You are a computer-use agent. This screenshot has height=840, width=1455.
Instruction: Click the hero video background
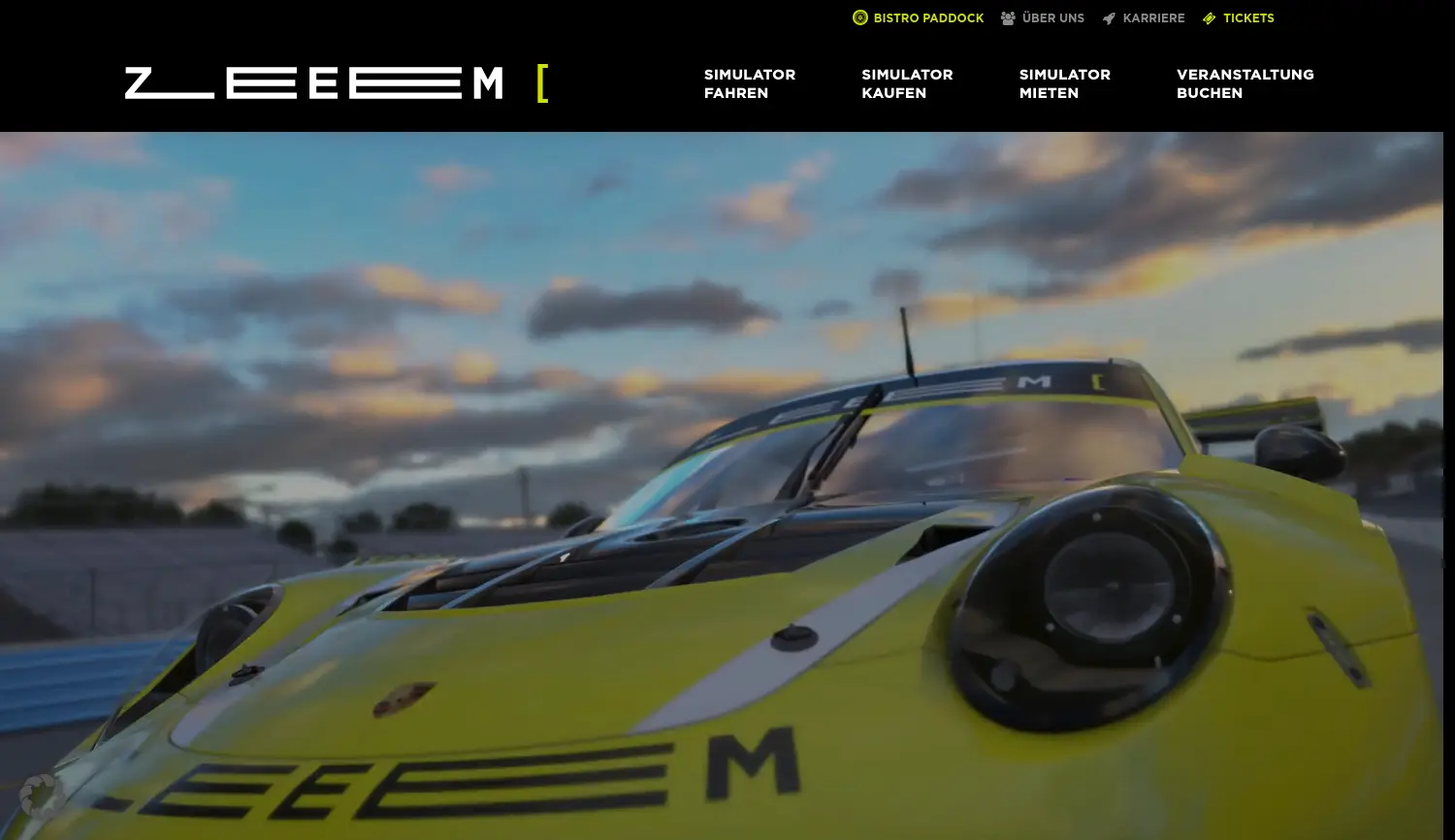tap(727, 485)
